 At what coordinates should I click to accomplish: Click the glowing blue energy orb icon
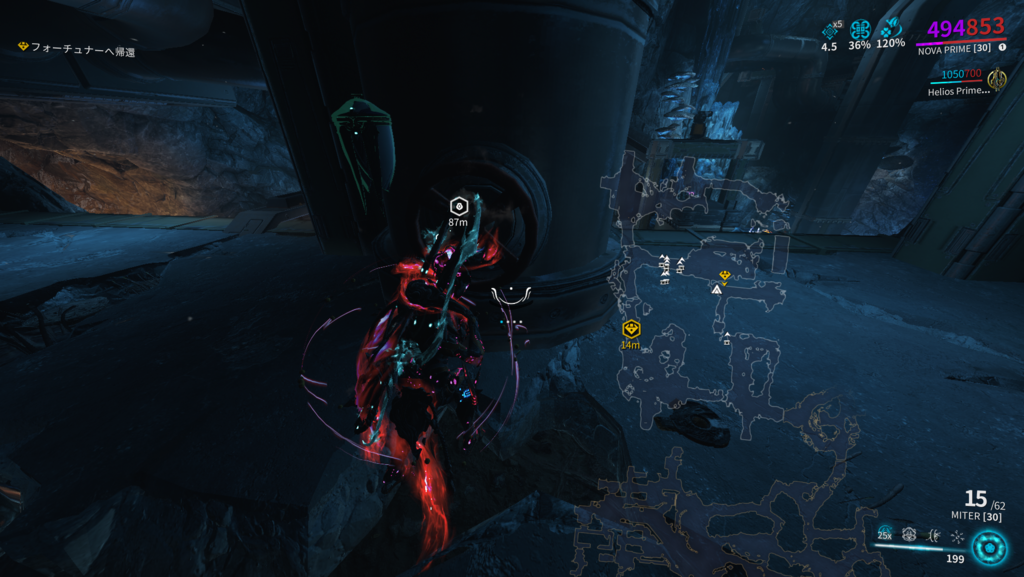pyautogui.click(x=989, y=546)
